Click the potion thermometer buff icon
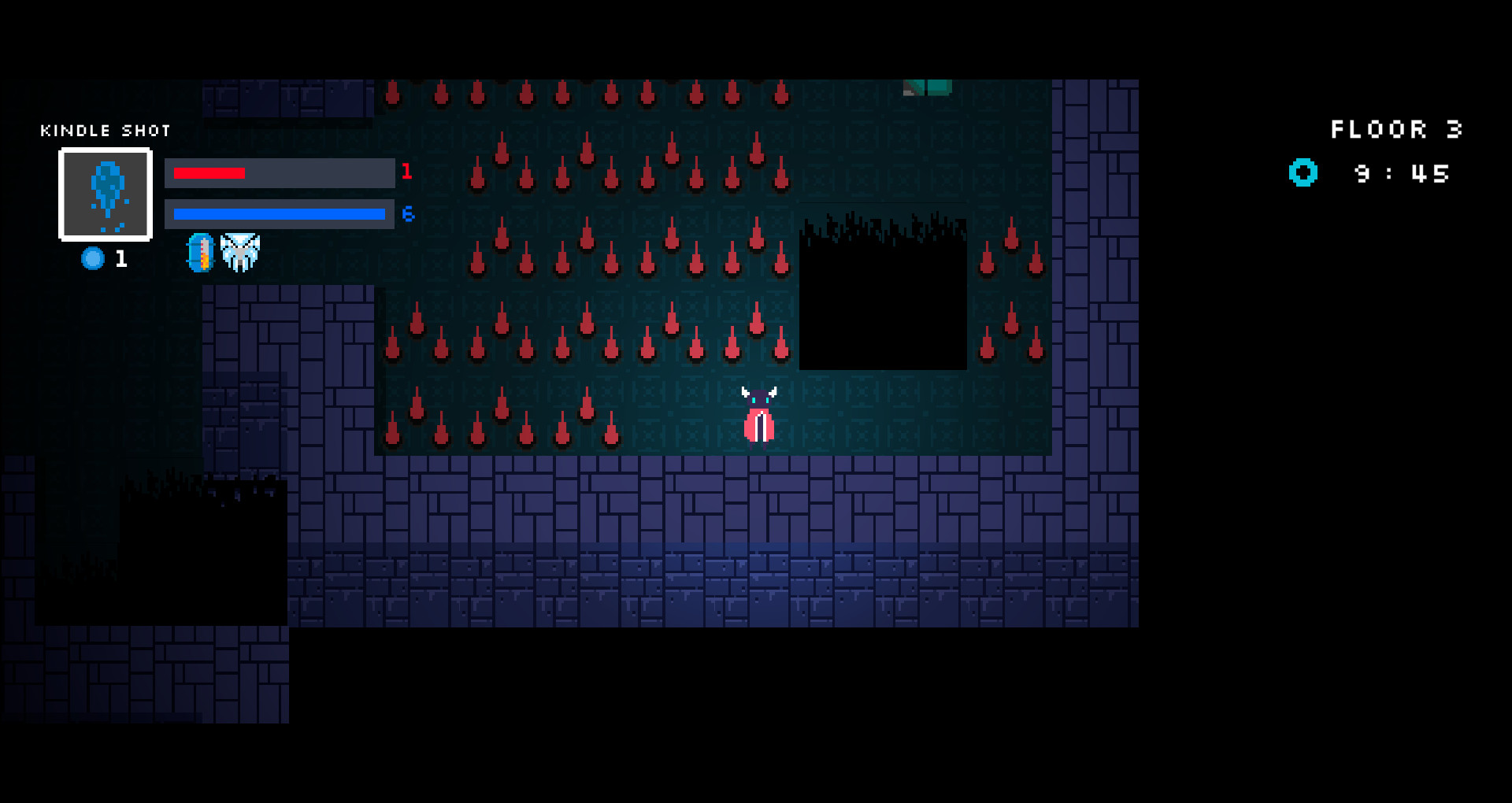The width and height of the screenshot is (1512, 803). point(200,252)
